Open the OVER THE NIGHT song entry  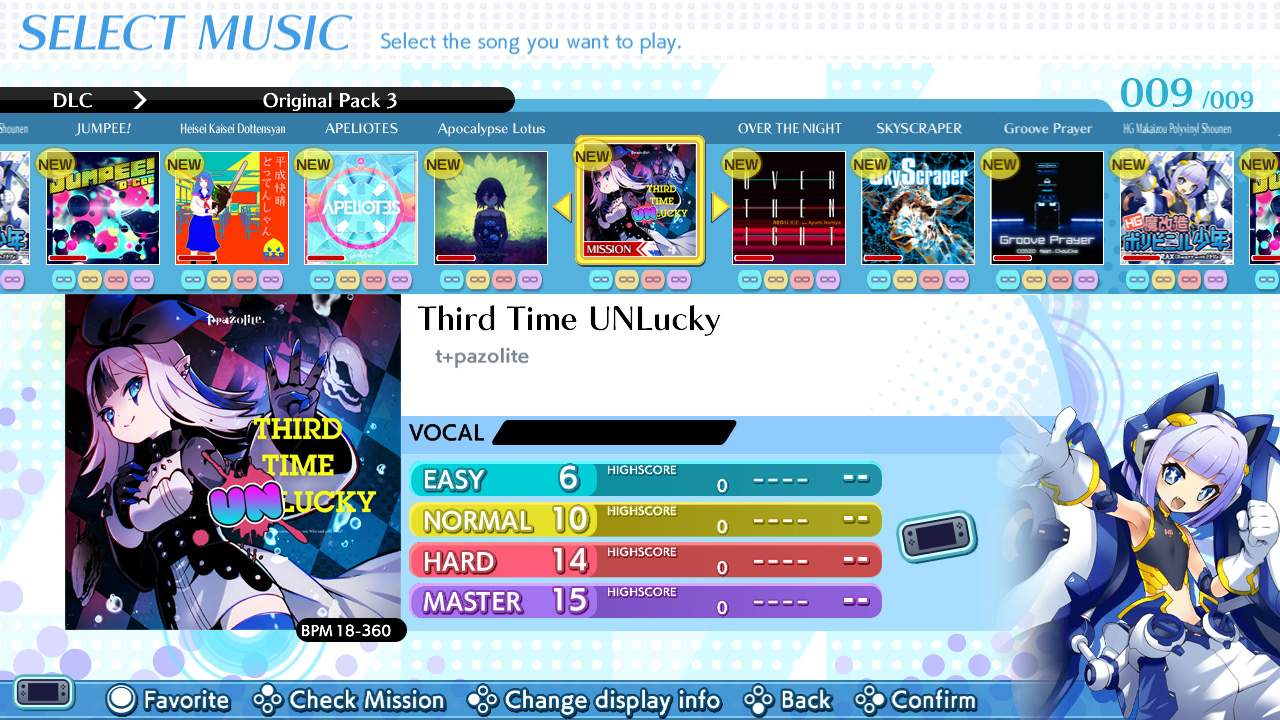pos(788,206)
